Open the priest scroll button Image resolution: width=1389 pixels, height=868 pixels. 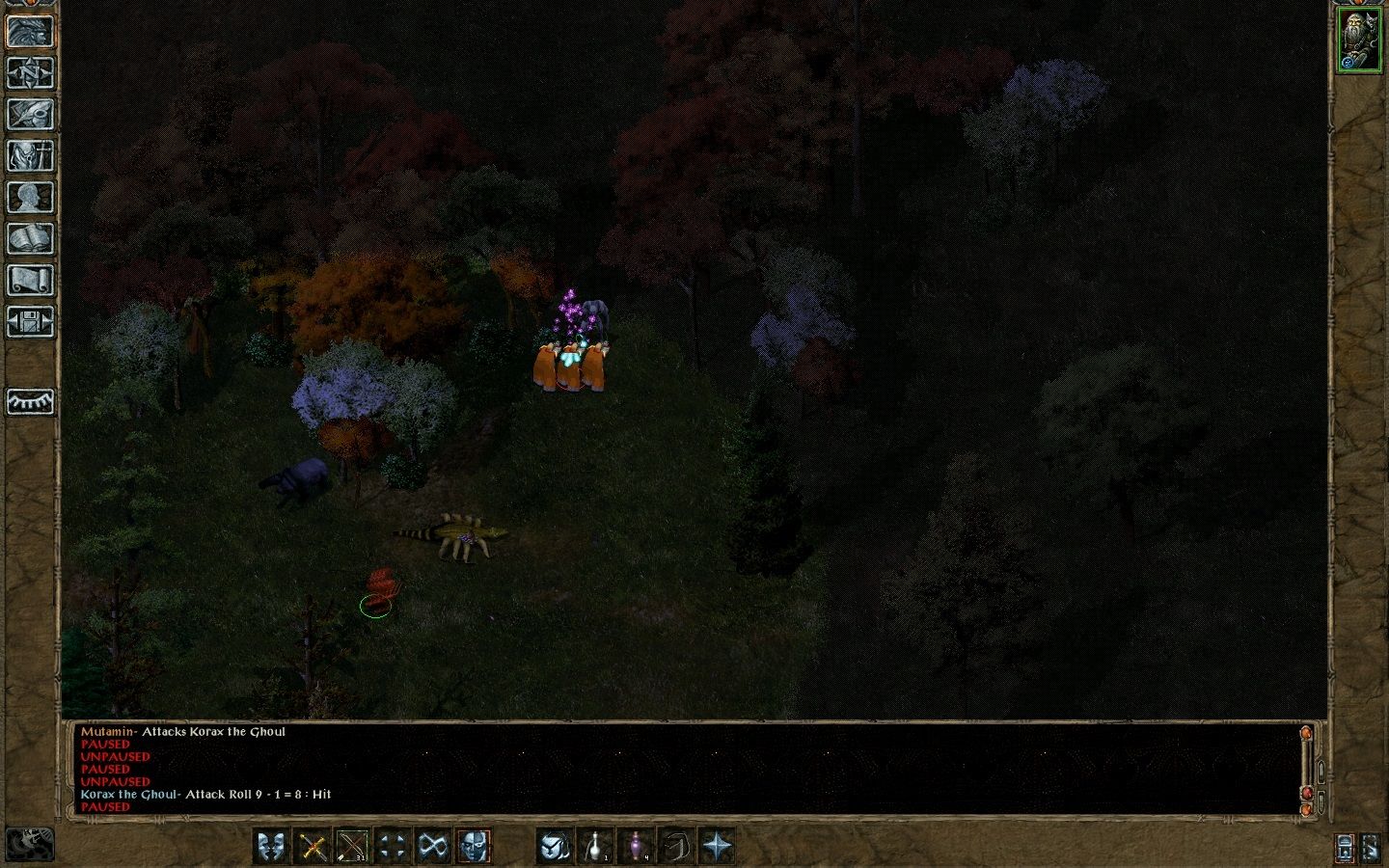30,280
